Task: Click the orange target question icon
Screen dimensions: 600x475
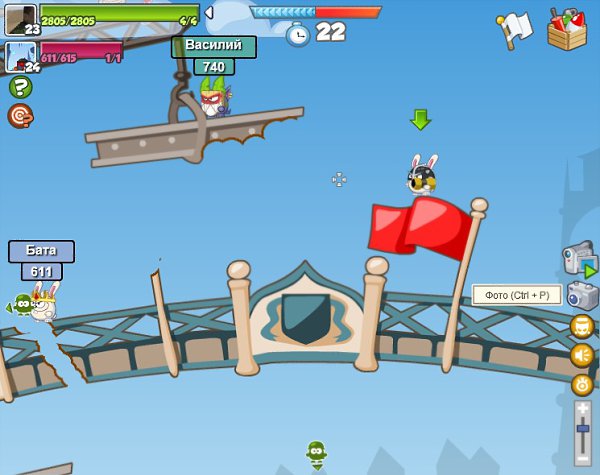Action: [x=20, y=116]
